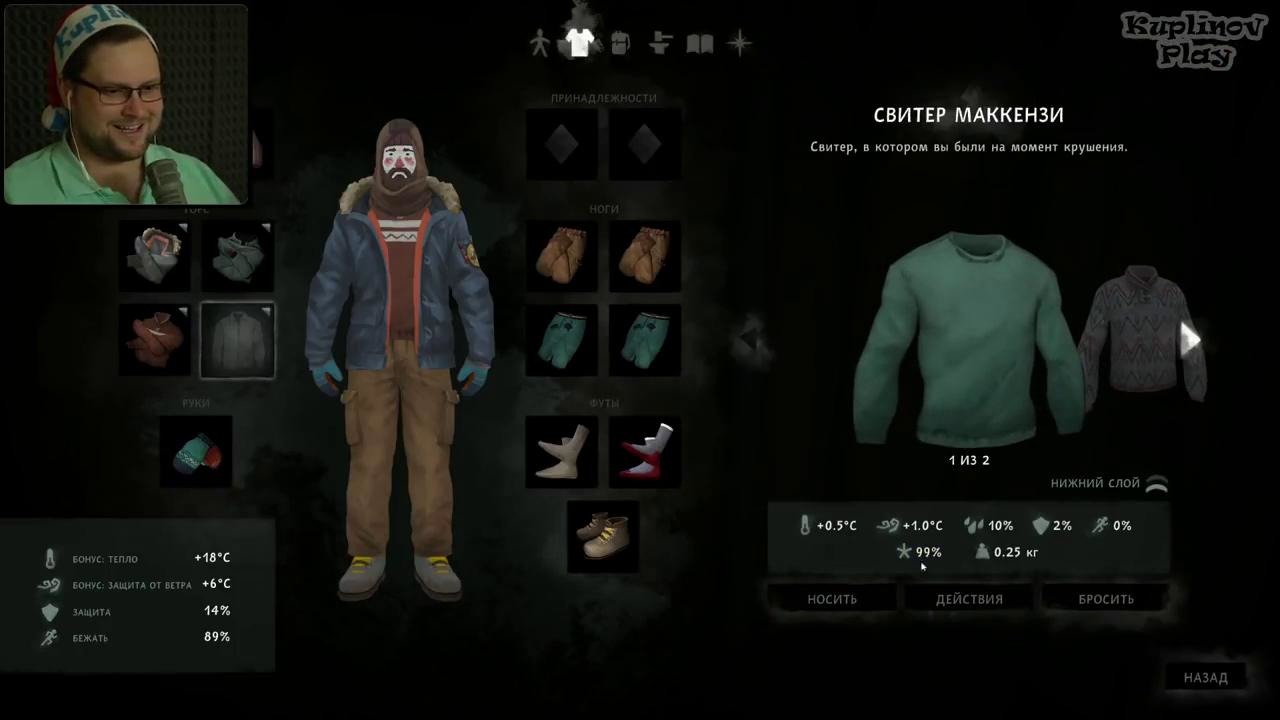Select the red-brown sweater torso slot

point(155,340)
